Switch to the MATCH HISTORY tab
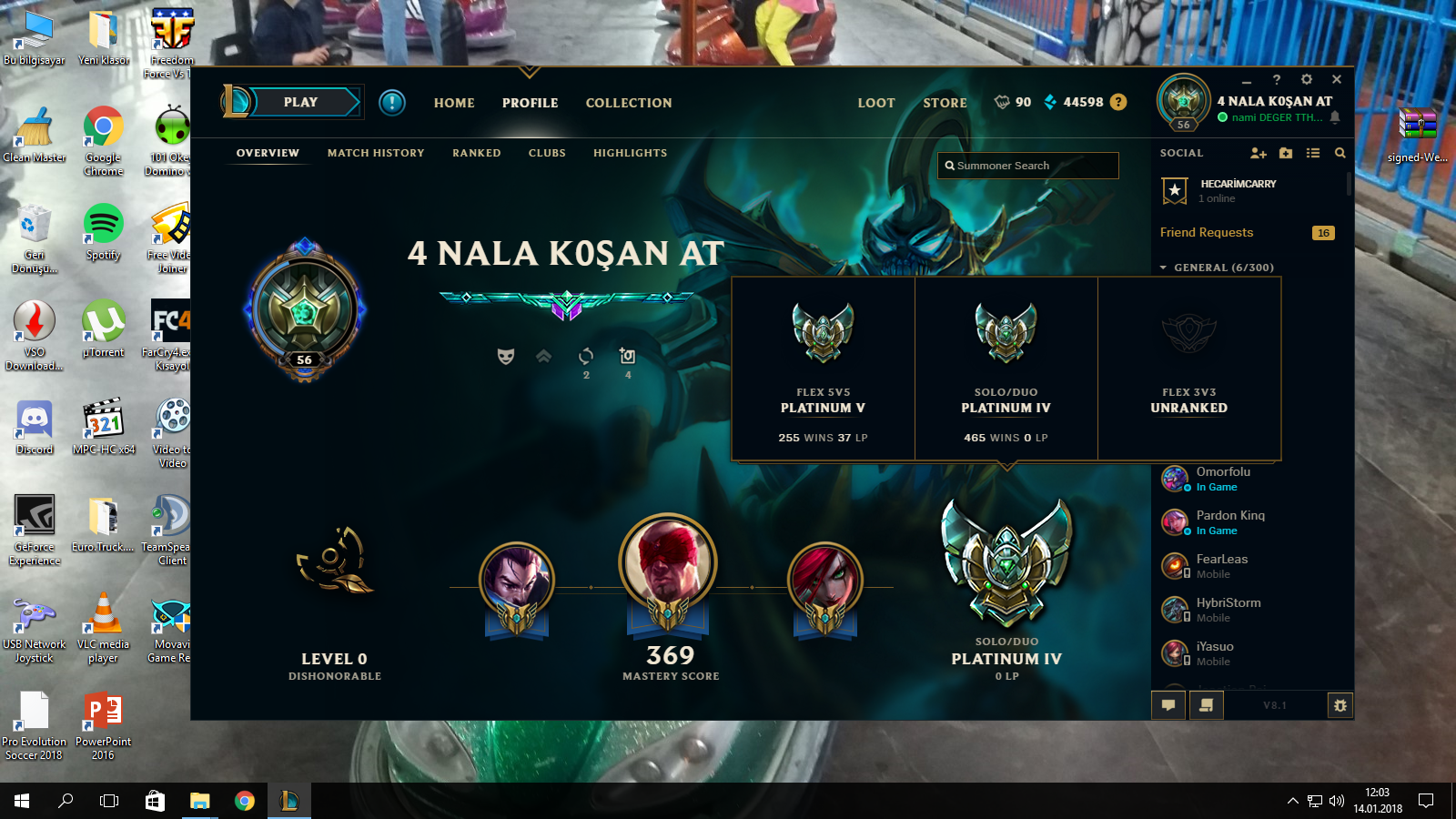The image size is (1456, 819). pyautogui.click(x=376, y=153)
